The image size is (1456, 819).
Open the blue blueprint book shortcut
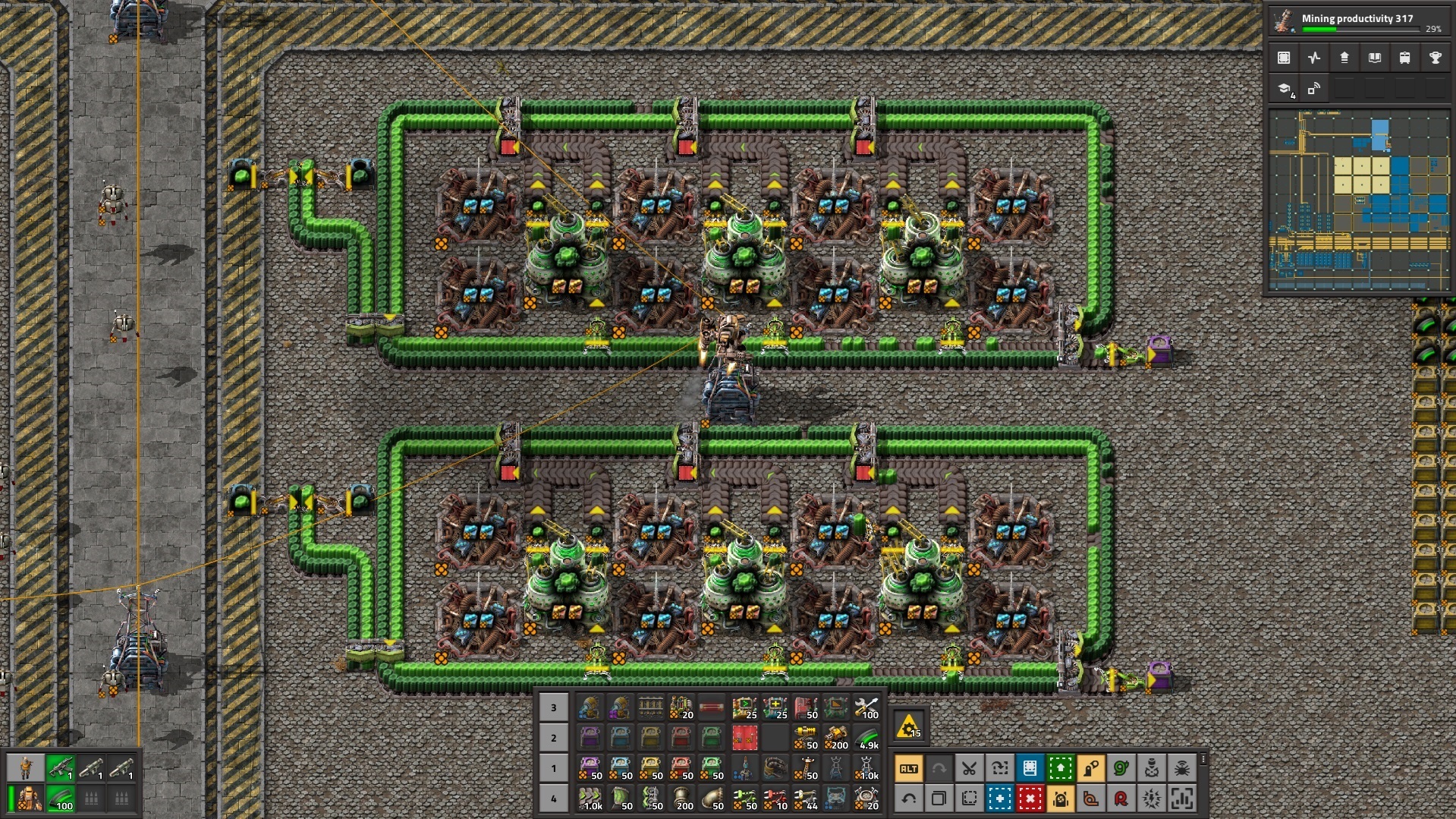(x=1030, y=769)
